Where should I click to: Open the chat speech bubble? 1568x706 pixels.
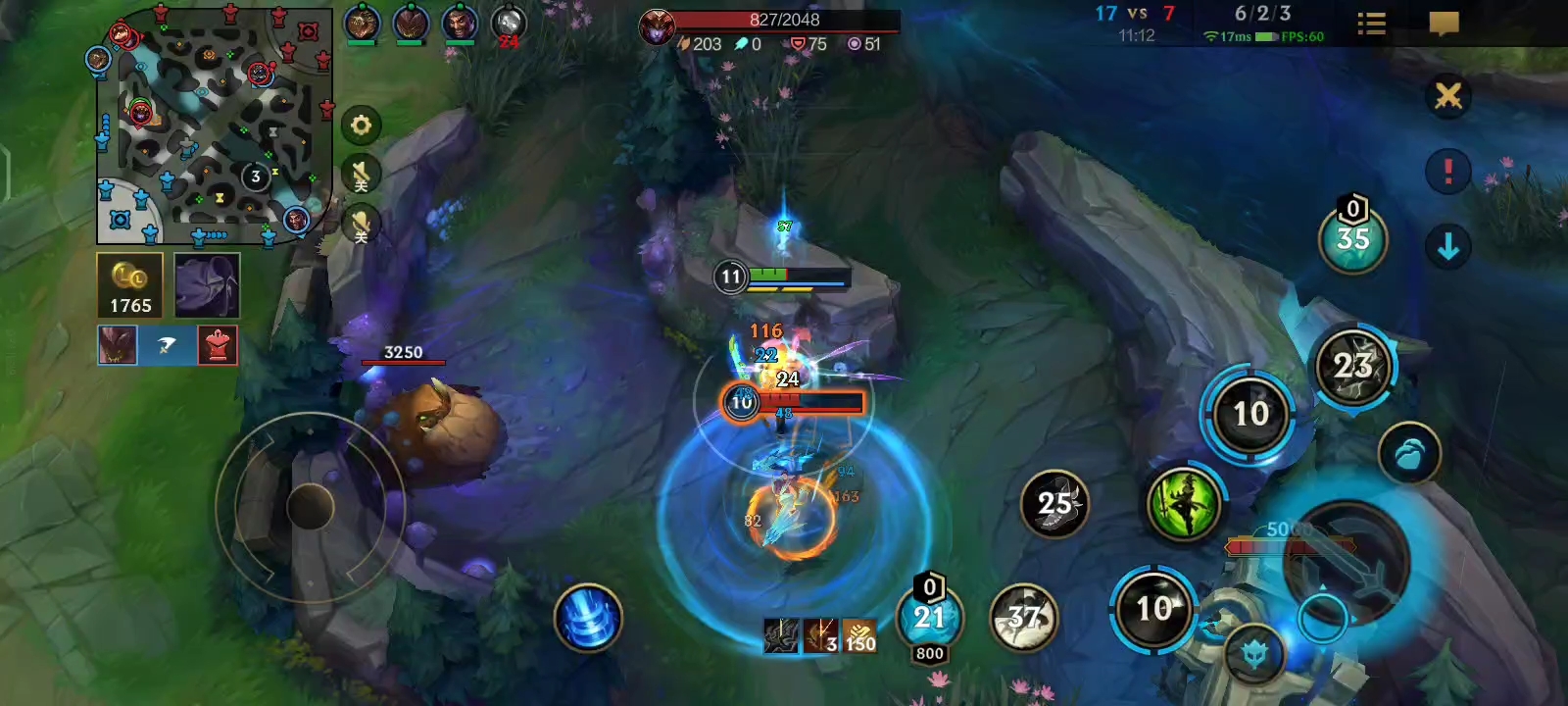tap(1444, 24)
